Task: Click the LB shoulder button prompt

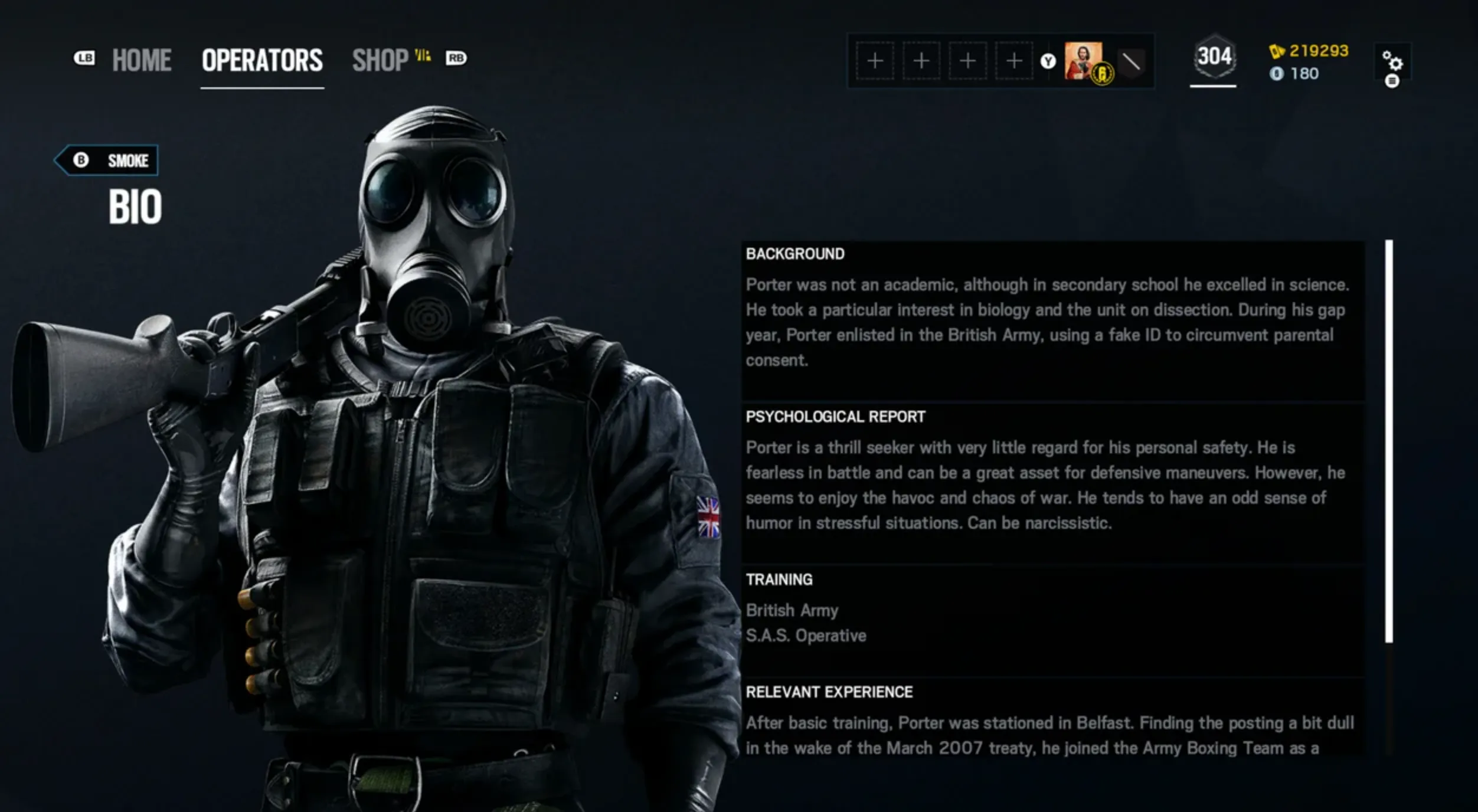Action: click(84, 58)
